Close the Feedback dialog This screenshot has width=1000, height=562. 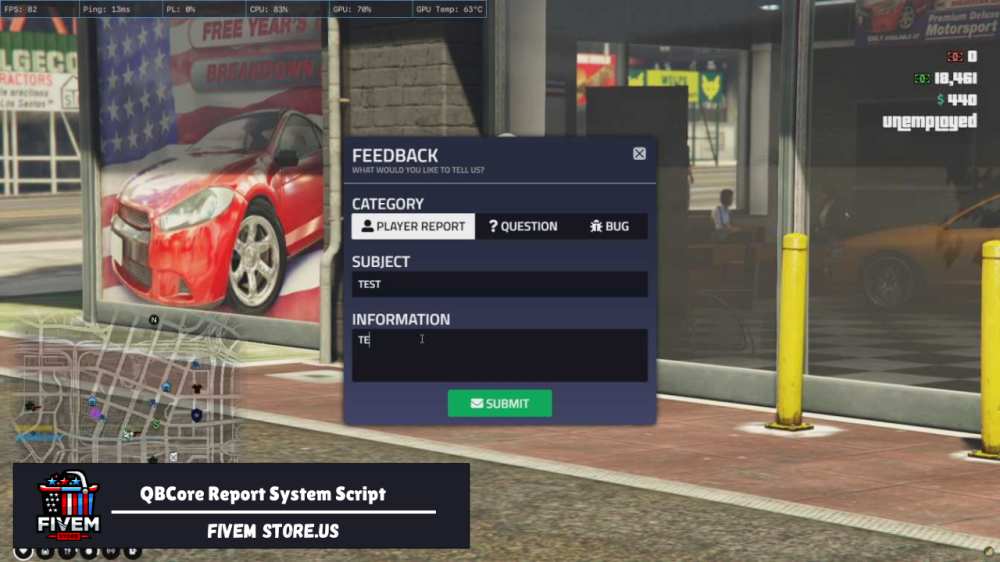pos(639,154)
